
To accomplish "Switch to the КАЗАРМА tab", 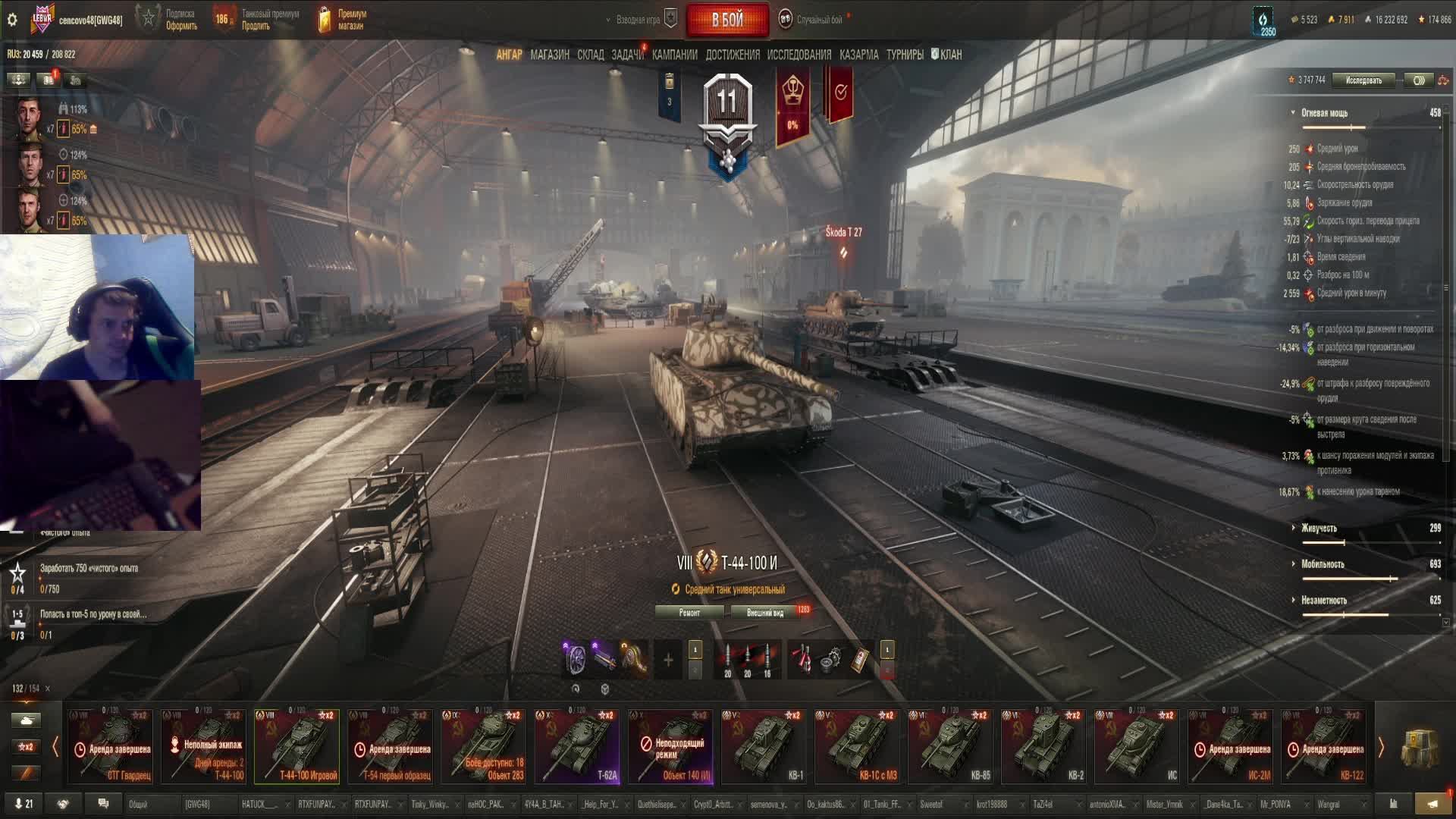I will click(858, 55).
